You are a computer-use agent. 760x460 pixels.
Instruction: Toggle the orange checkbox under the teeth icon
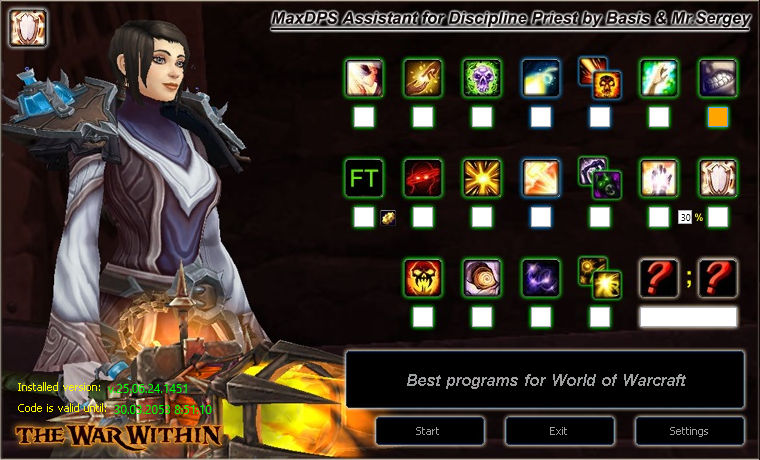[x=718, y=117]
